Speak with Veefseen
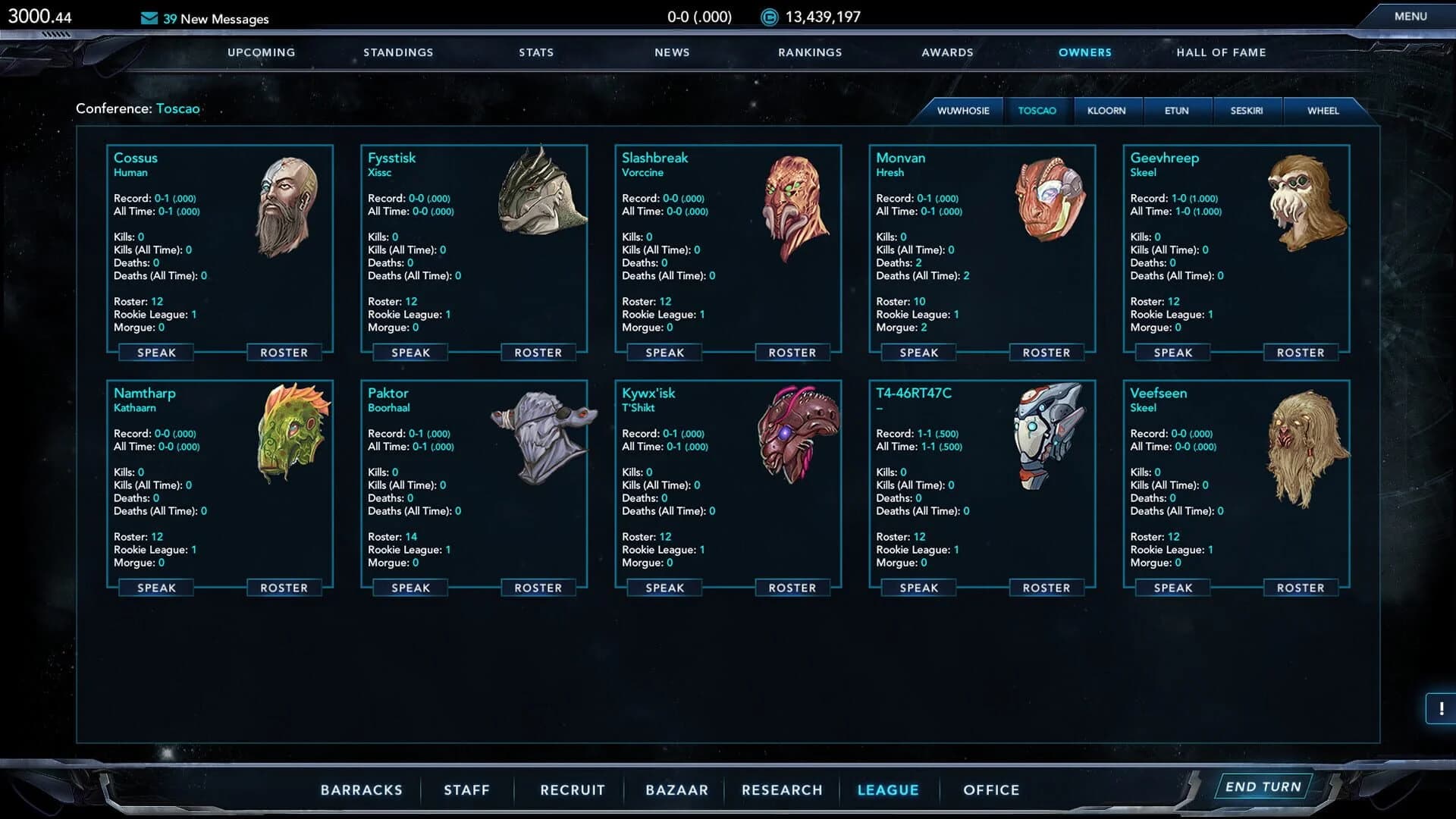Screen dimensions: 1456x819 (1172, 587)
